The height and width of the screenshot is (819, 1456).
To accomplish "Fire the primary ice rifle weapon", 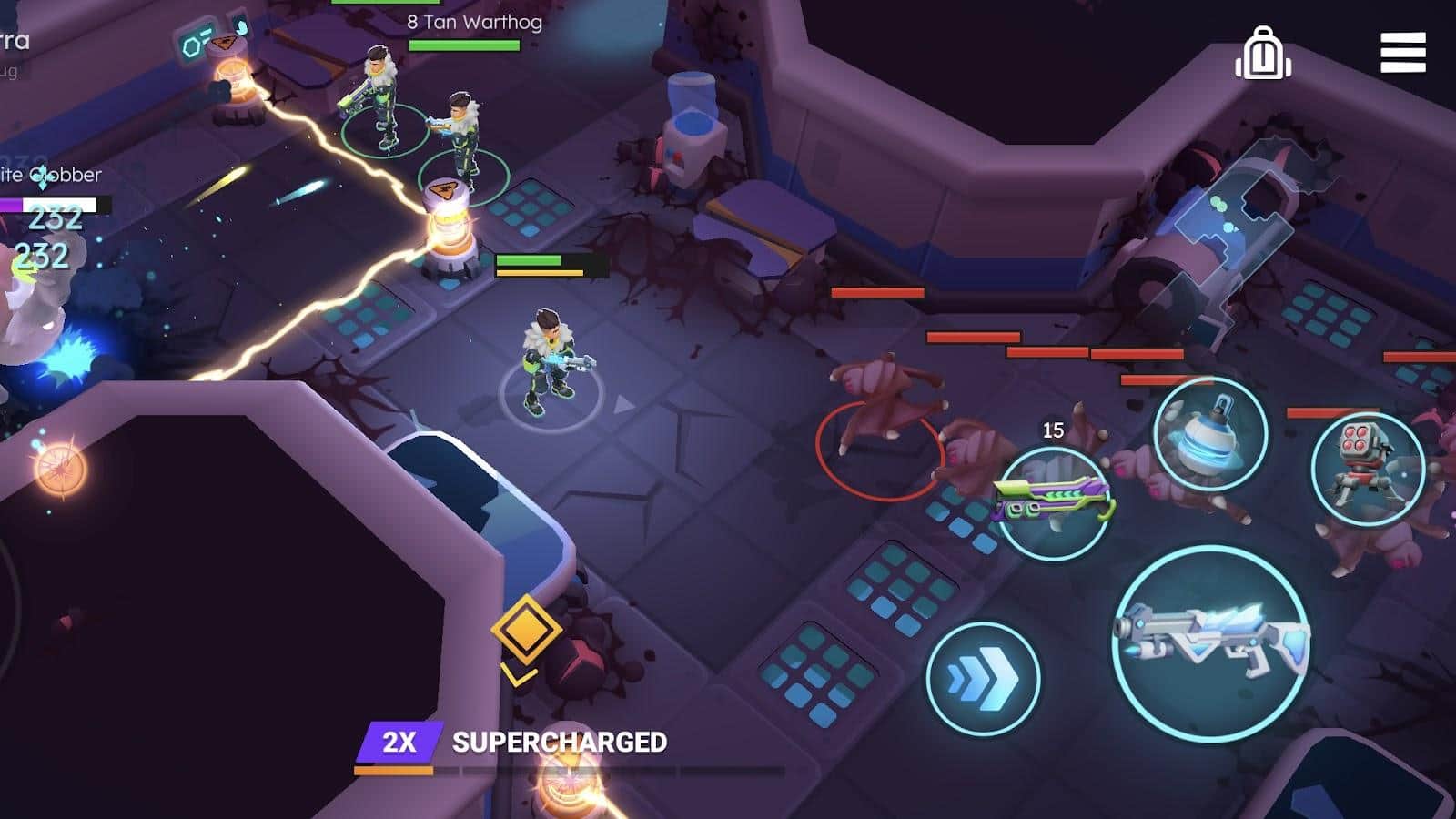I will point(1211,642).
